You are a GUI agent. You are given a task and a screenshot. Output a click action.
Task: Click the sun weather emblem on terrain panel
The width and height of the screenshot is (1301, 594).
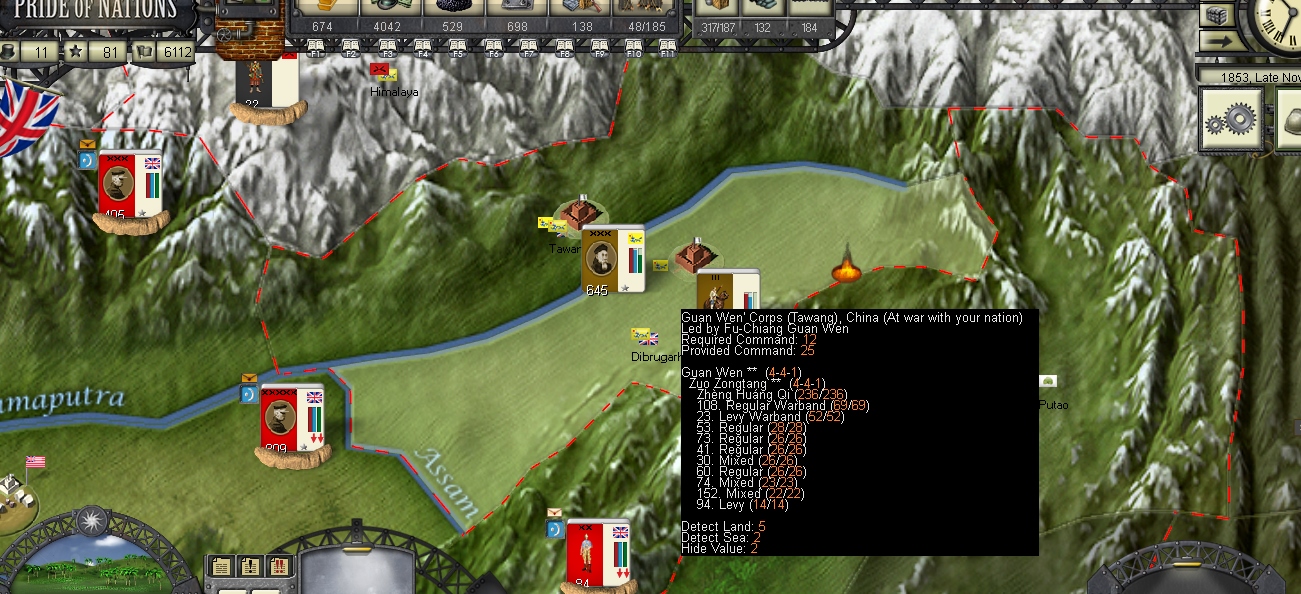(92, 520)
